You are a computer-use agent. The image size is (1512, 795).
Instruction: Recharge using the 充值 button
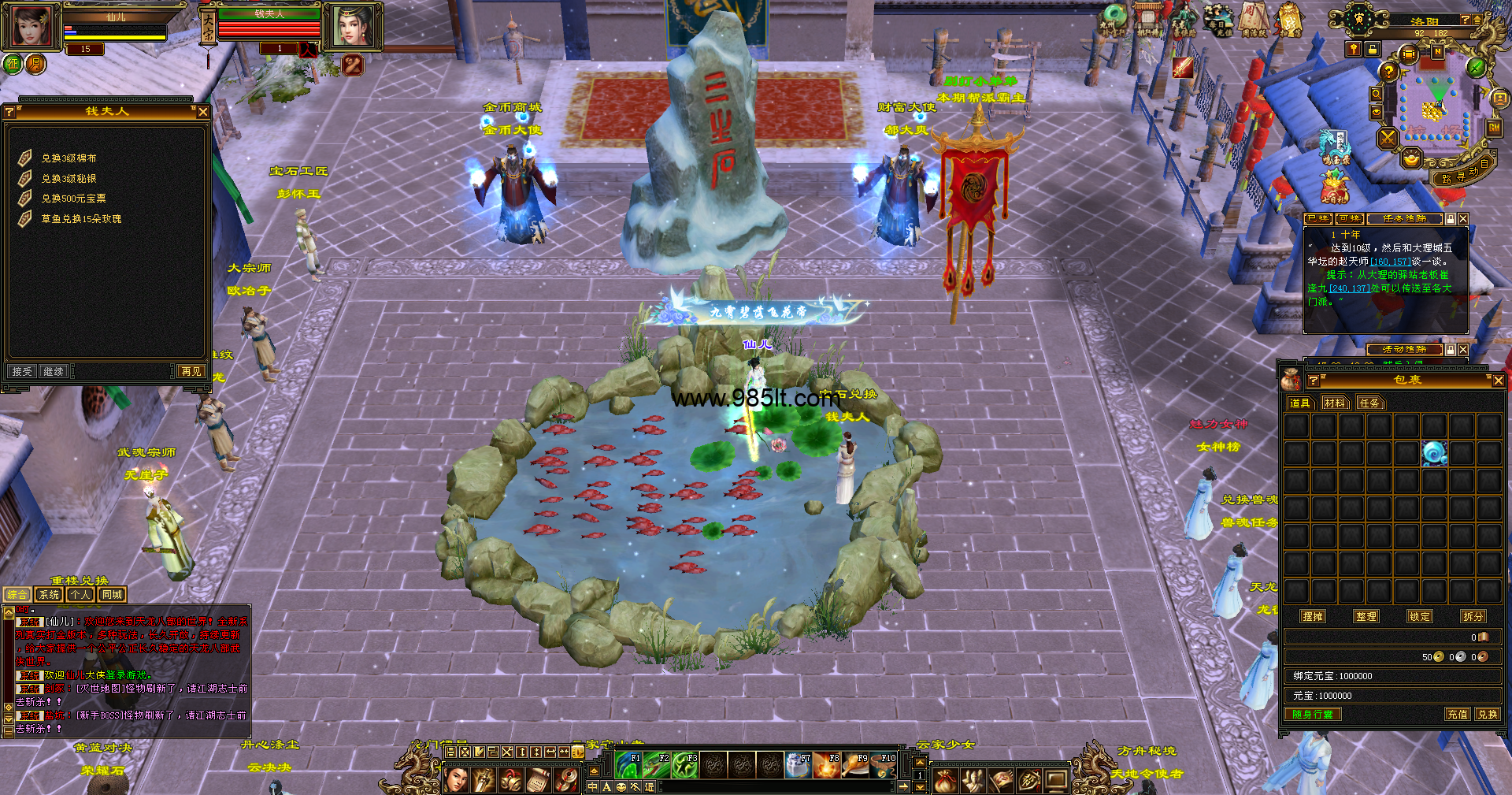pyautogui.click(x=1457, y=714)
